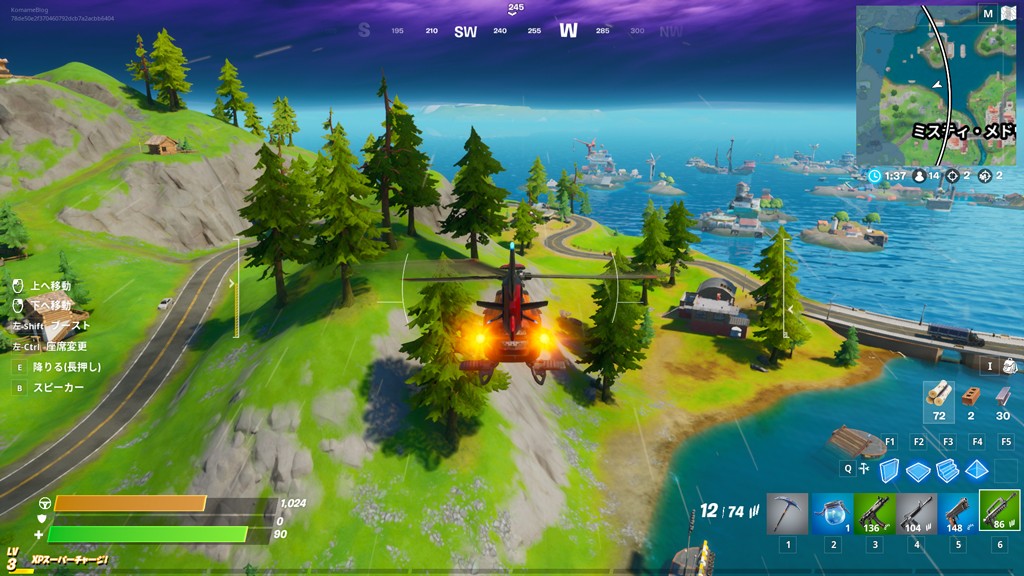
Task: Choose the floor building piece
Action: pos(918,470)
